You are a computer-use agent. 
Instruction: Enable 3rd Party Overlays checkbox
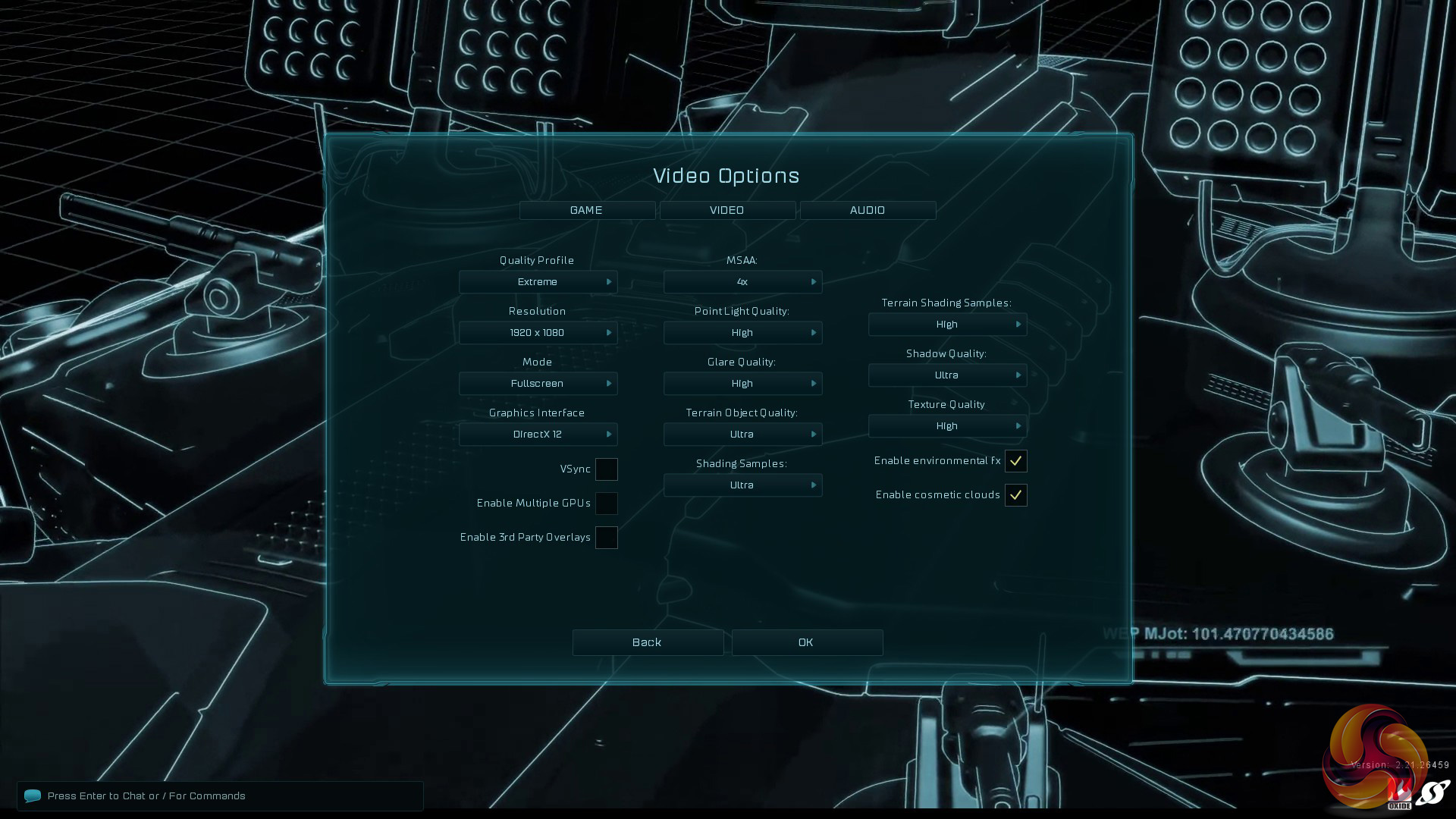pos(606,538)
